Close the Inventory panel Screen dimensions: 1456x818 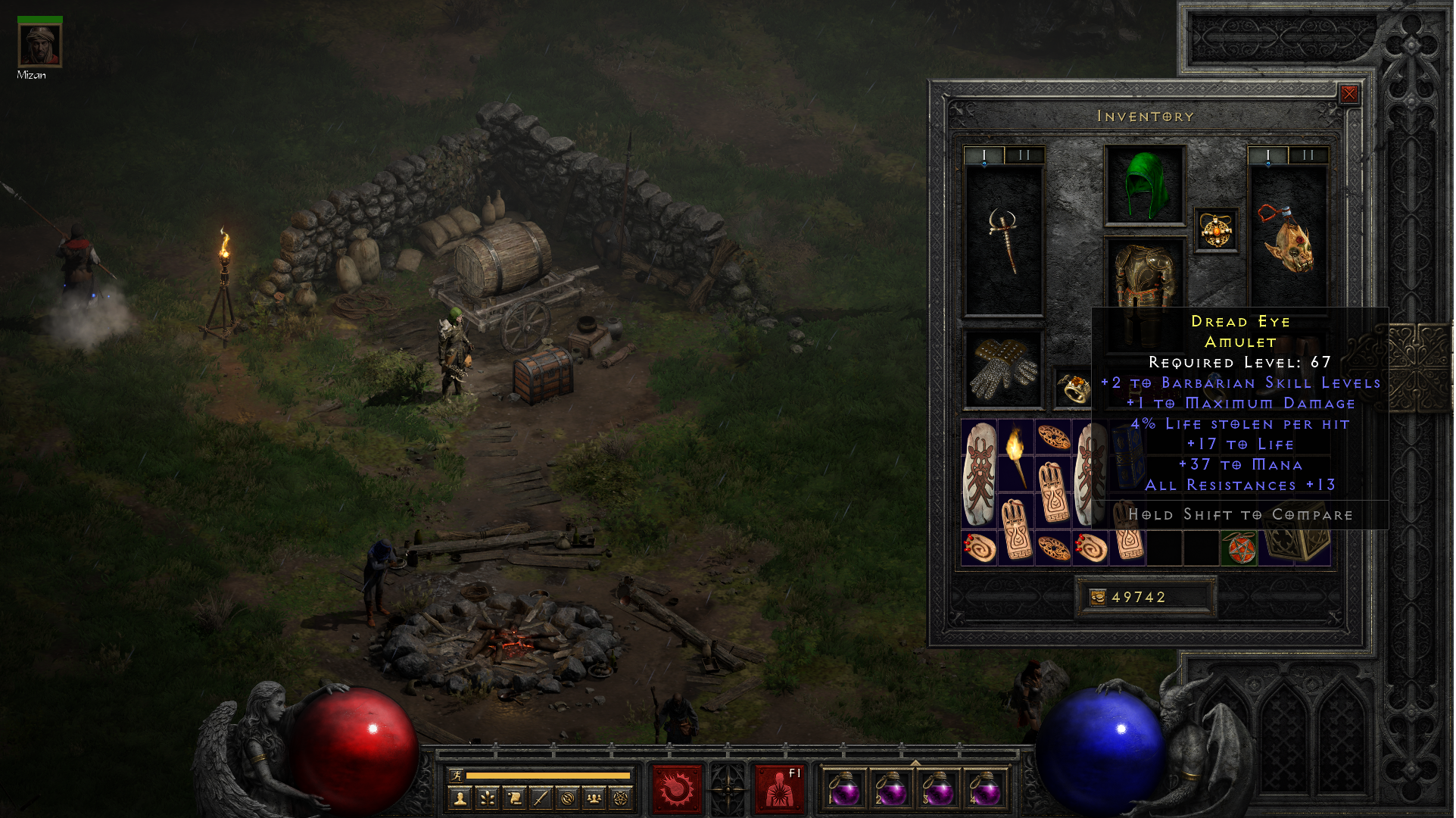1350,94
